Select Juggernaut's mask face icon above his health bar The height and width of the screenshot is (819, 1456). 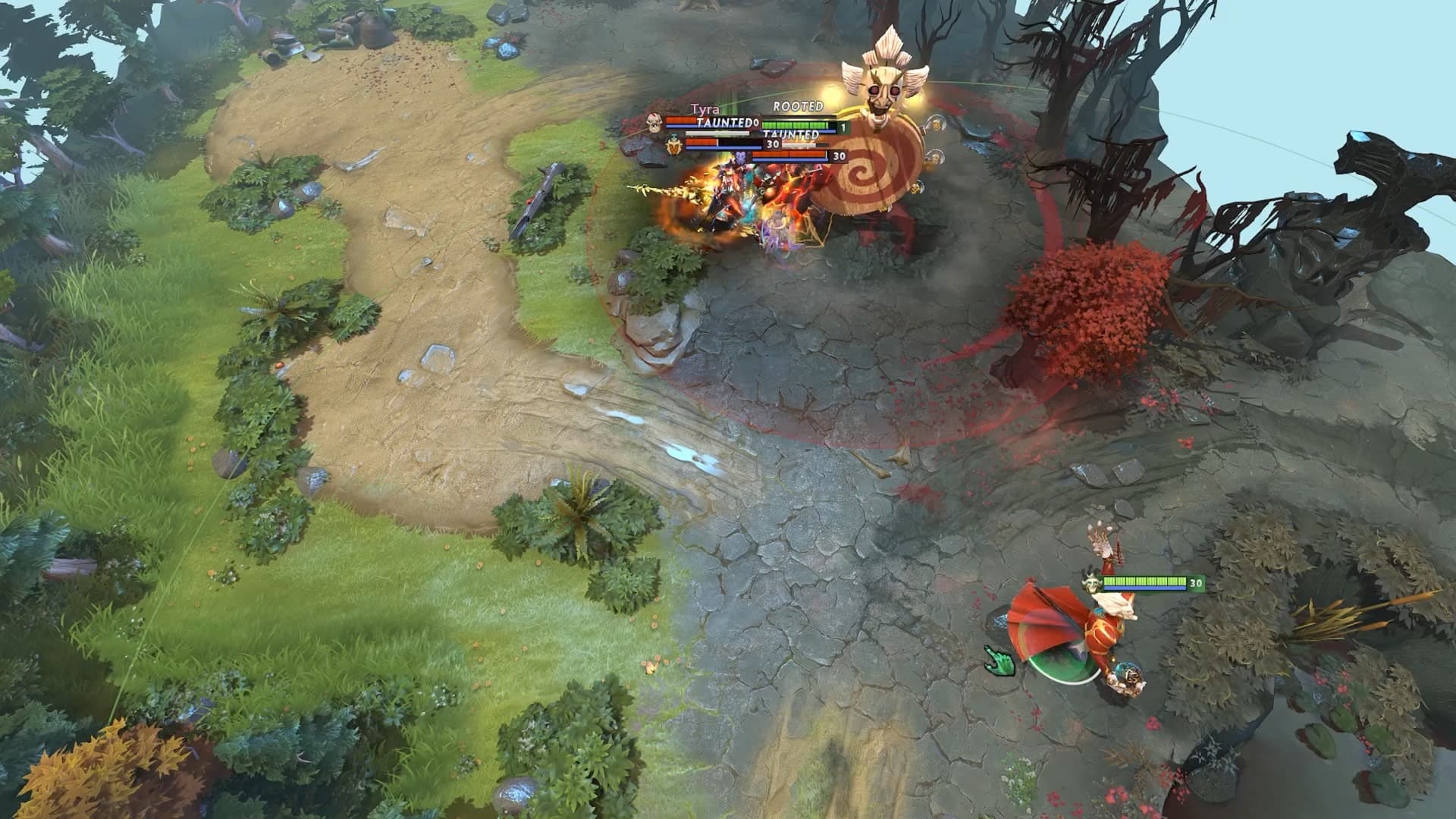click(1090, 583)
